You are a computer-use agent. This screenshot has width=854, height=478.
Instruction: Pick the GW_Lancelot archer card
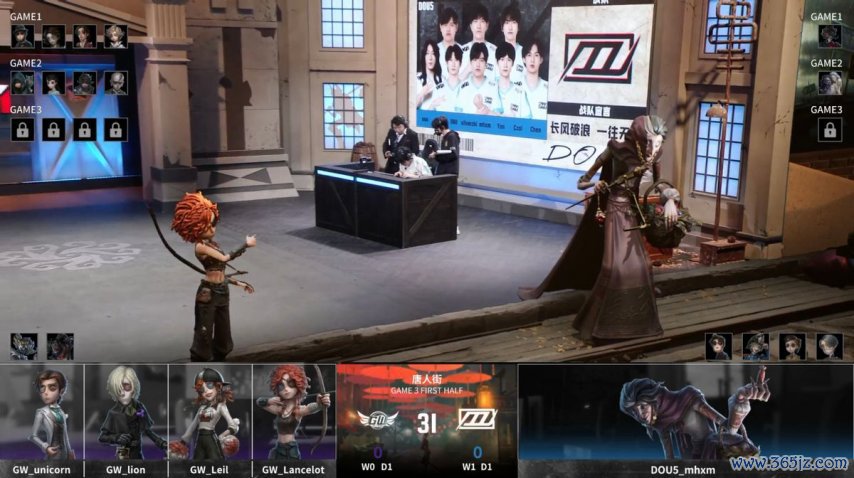pyautogui.click(x=294, y=418)
